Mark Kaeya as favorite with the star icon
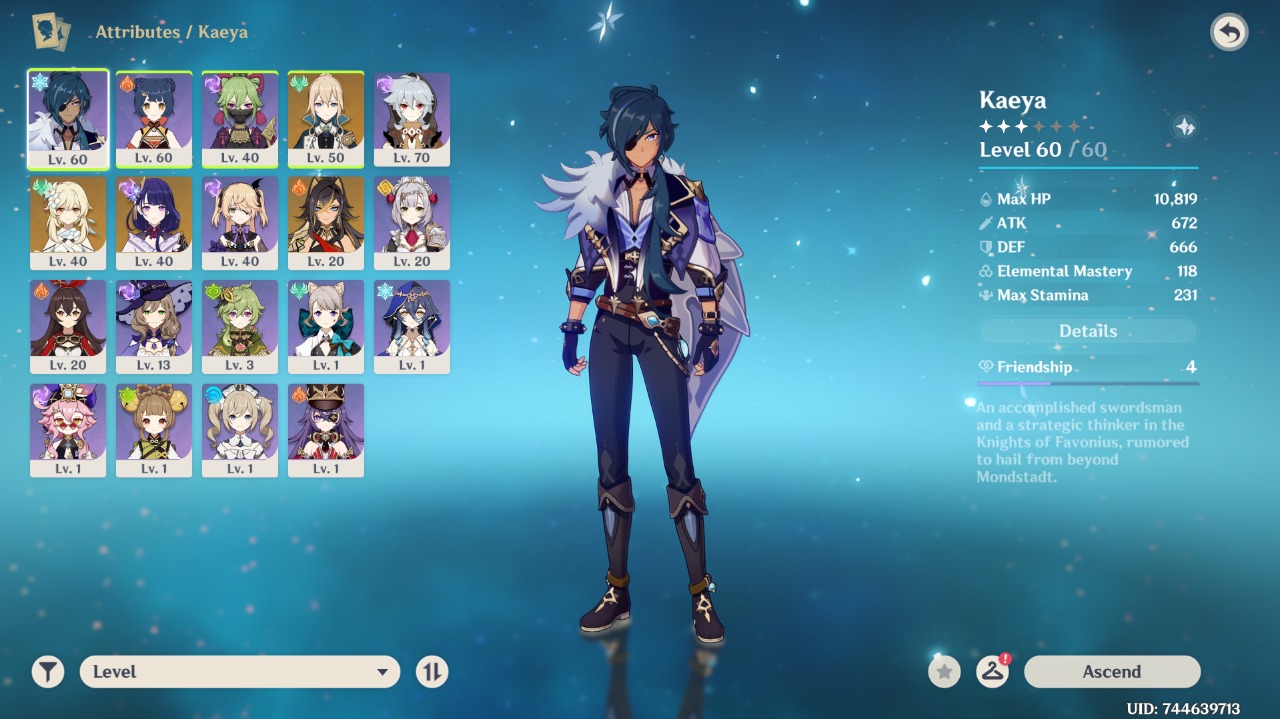Viewport: 1280px width, 719px height. [944, 672]
